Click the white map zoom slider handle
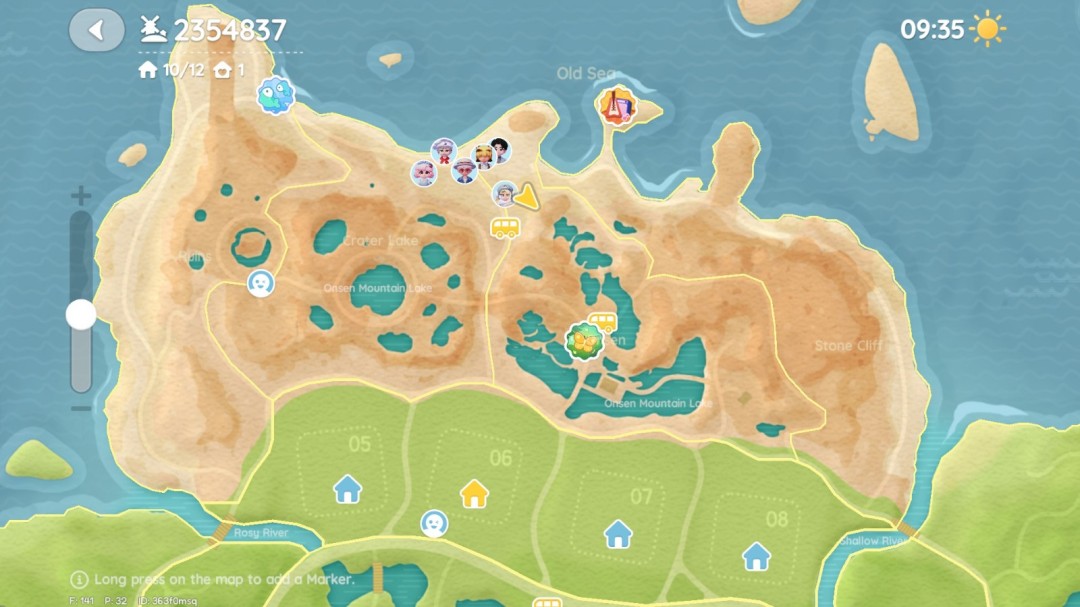 81,315
